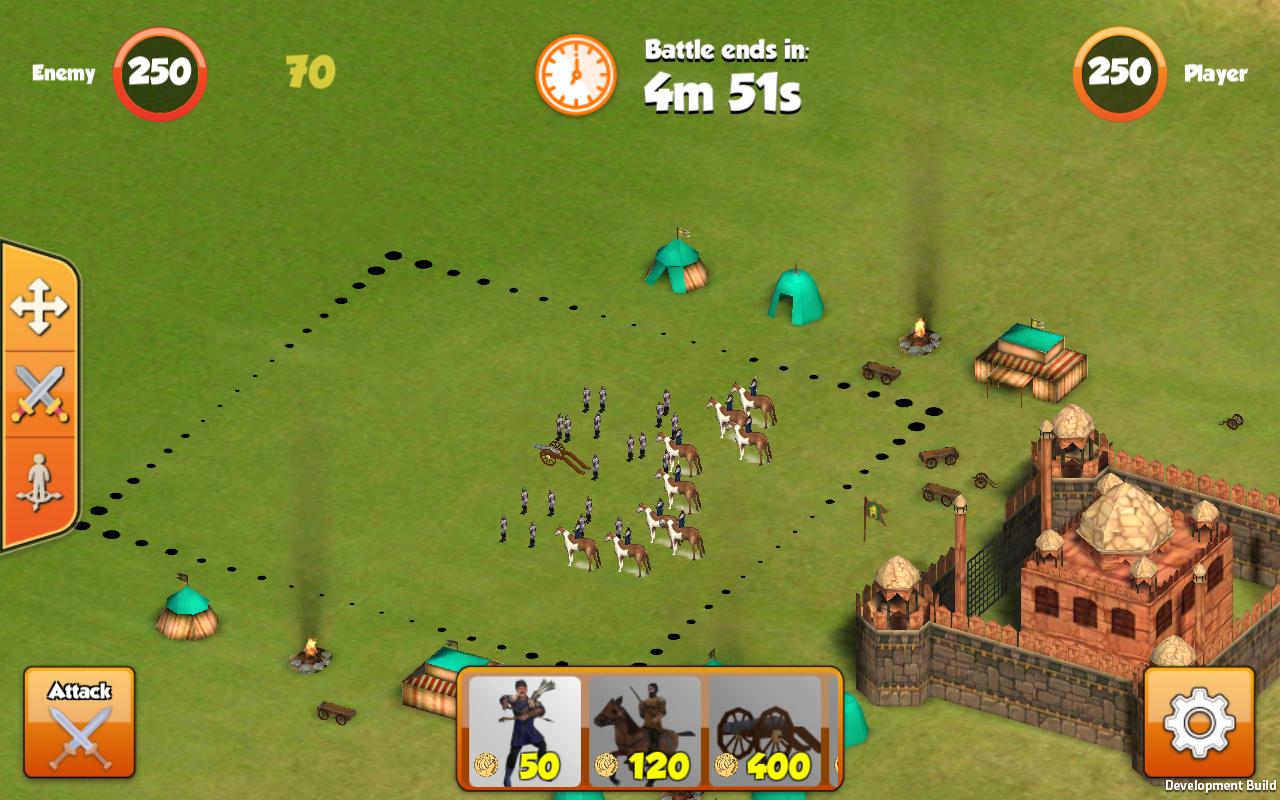1280x800 pixels.
Task: Select the crossed swords side-panel tool
Action: coord(39,394)
